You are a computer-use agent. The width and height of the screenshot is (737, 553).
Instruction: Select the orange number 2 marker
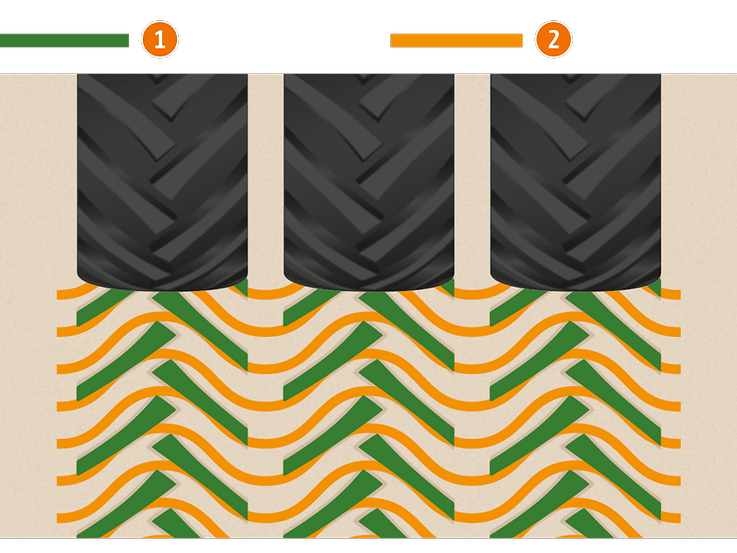(554, 40)
